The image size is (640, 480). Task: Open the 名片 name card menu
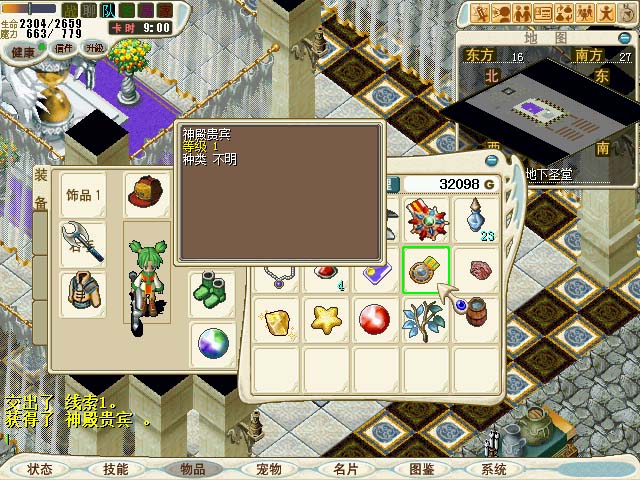[345, 469]
